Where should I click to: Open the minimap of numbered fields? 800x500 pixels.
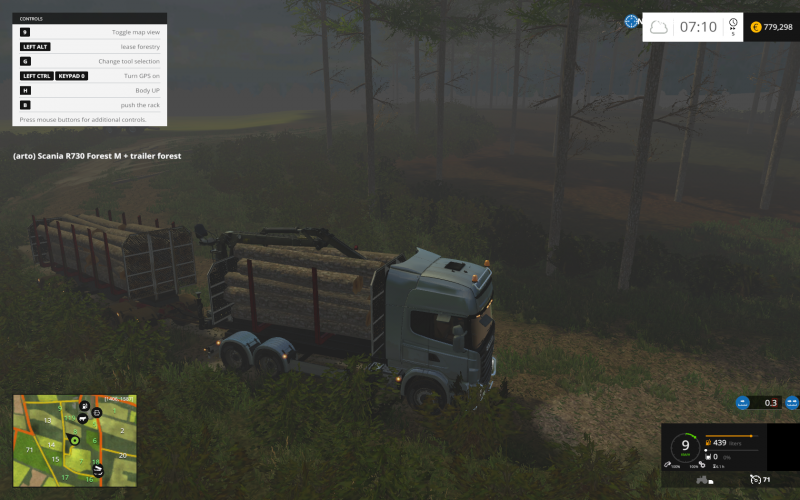74,440
